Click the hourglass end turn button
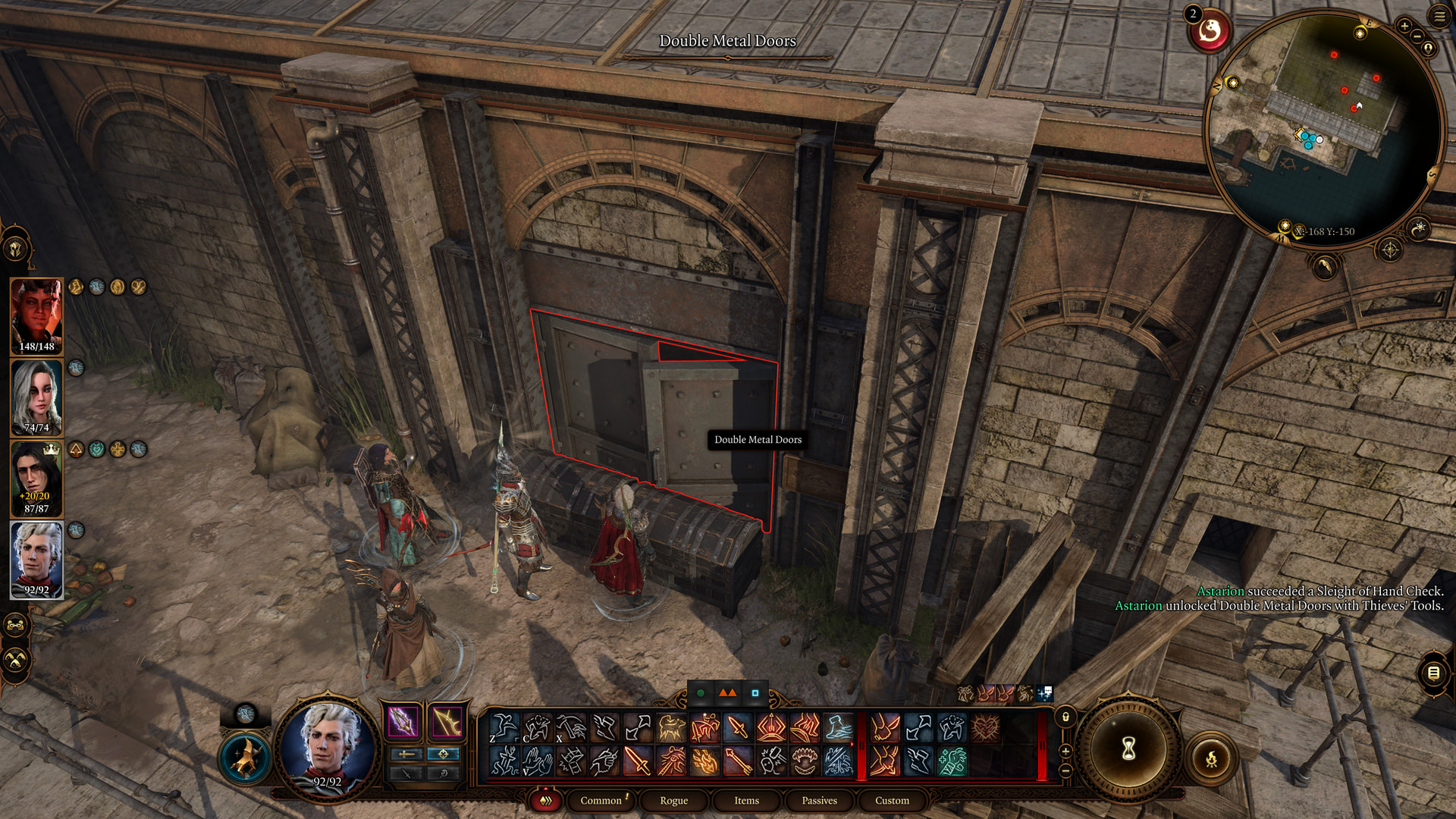 [x=1128, y=749]
